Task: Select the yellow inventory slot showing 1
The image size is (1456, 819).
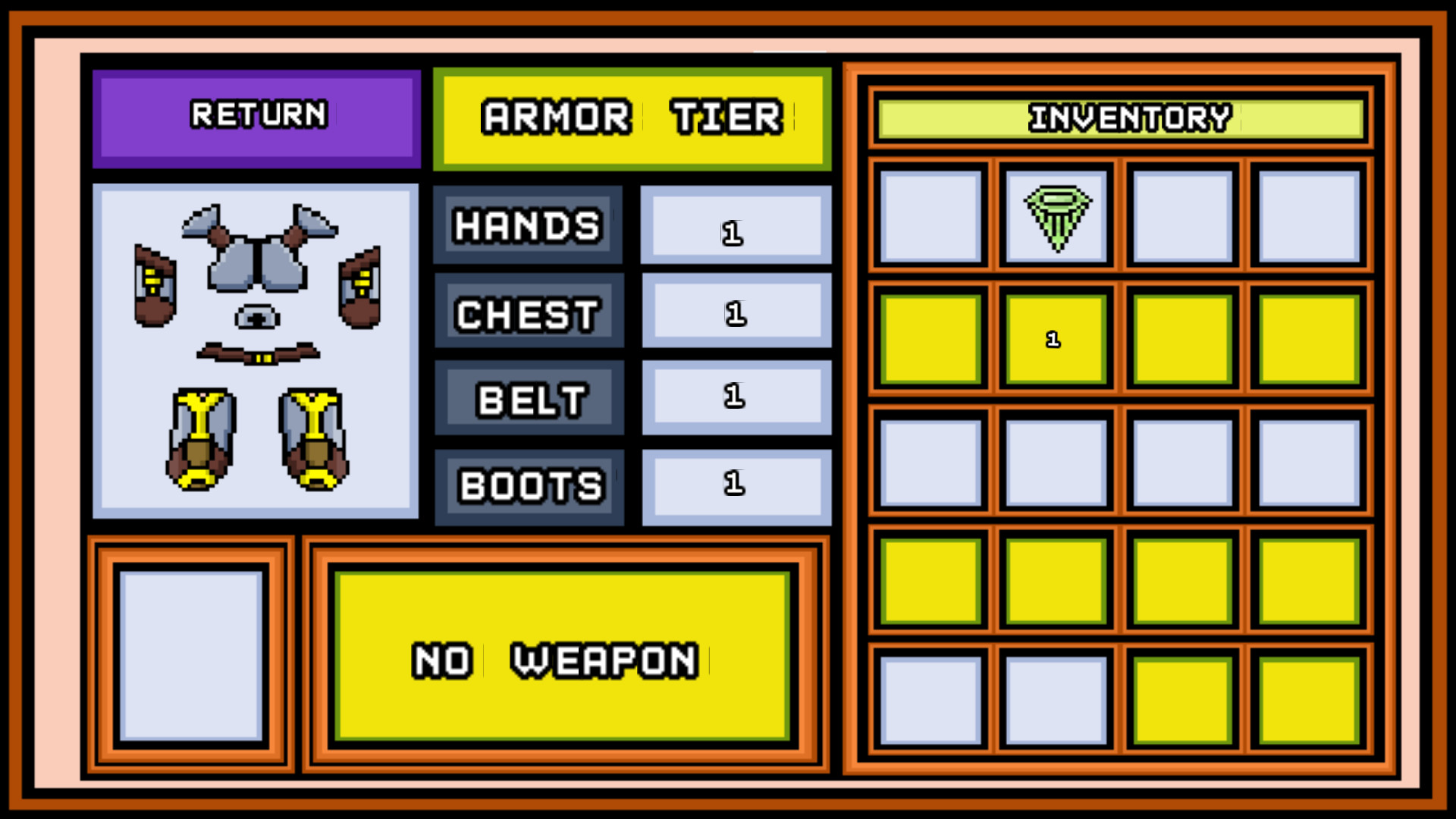Action: [x=1055, y=340]
